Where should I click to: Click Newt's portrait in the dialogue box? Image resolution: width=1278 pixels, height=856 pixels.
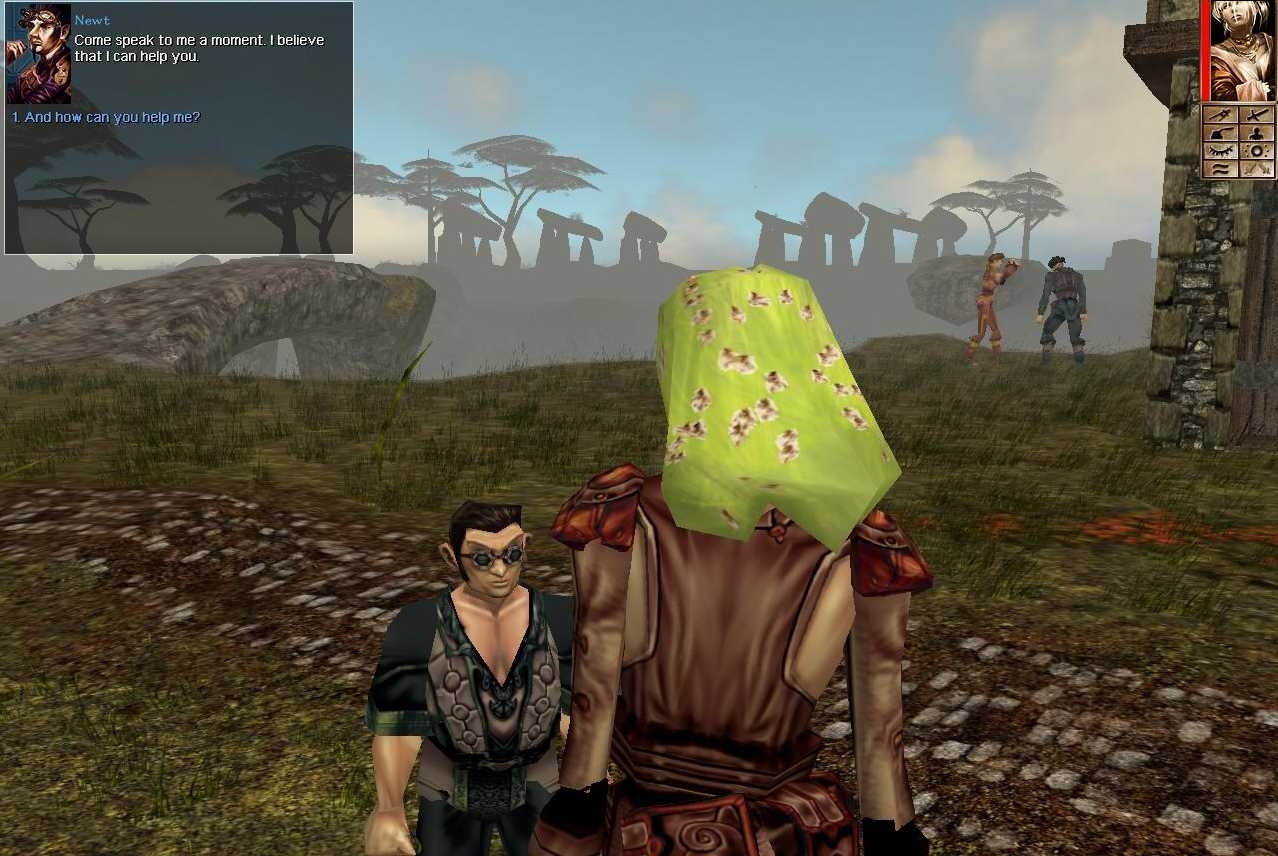coord(39,54)
